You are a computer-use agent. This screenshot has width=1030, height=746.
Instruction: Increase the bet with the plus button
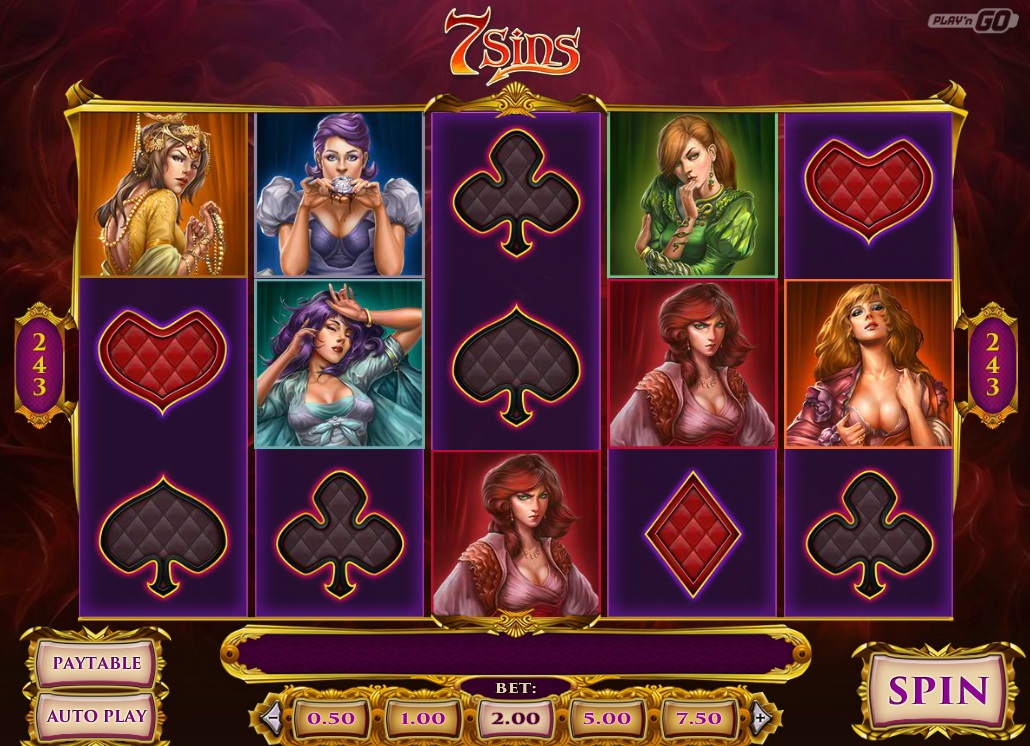pos(760,717)
